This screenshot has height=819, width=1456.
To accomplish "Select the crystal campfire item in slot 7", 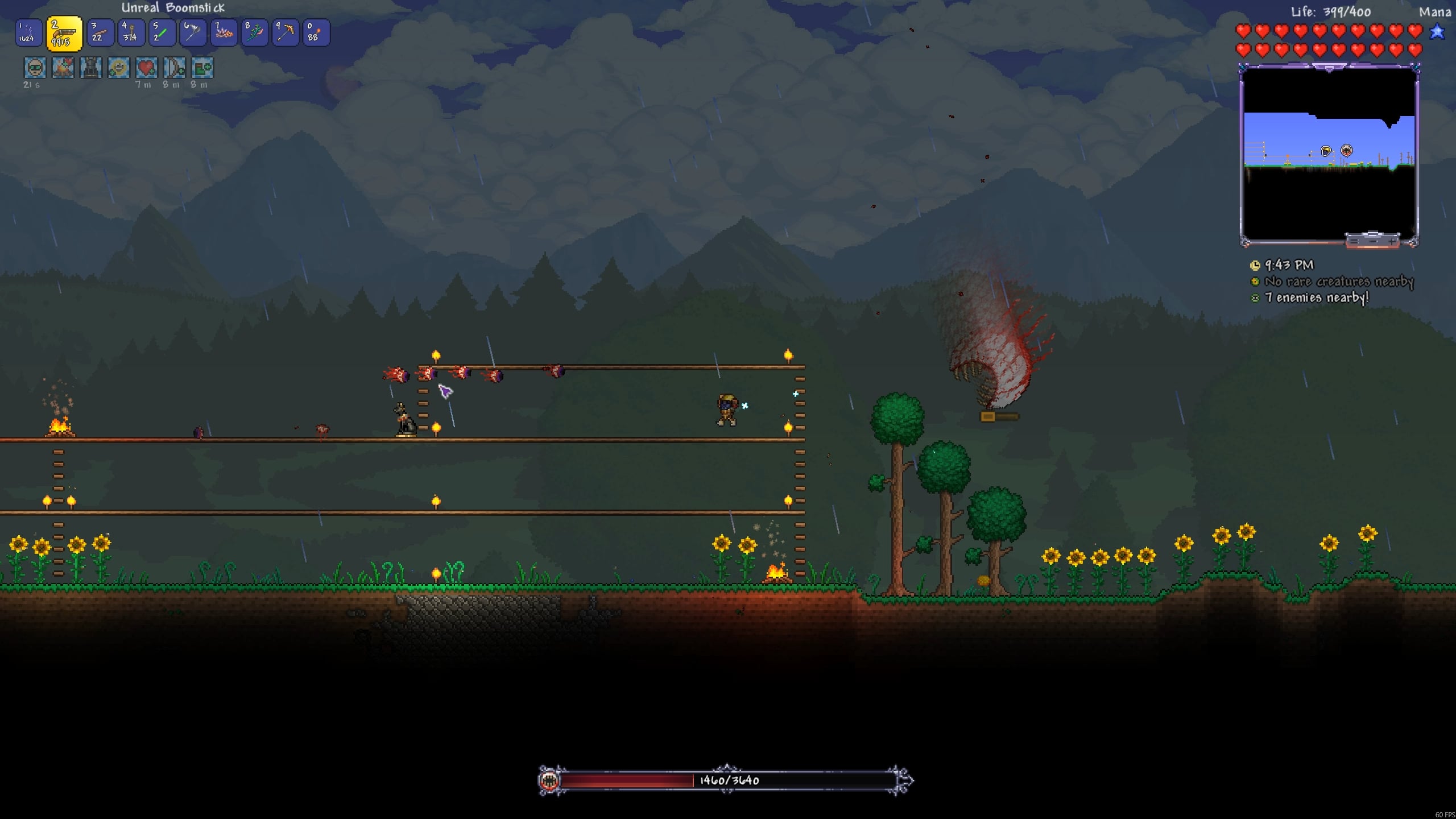I will tap(224, 33).
